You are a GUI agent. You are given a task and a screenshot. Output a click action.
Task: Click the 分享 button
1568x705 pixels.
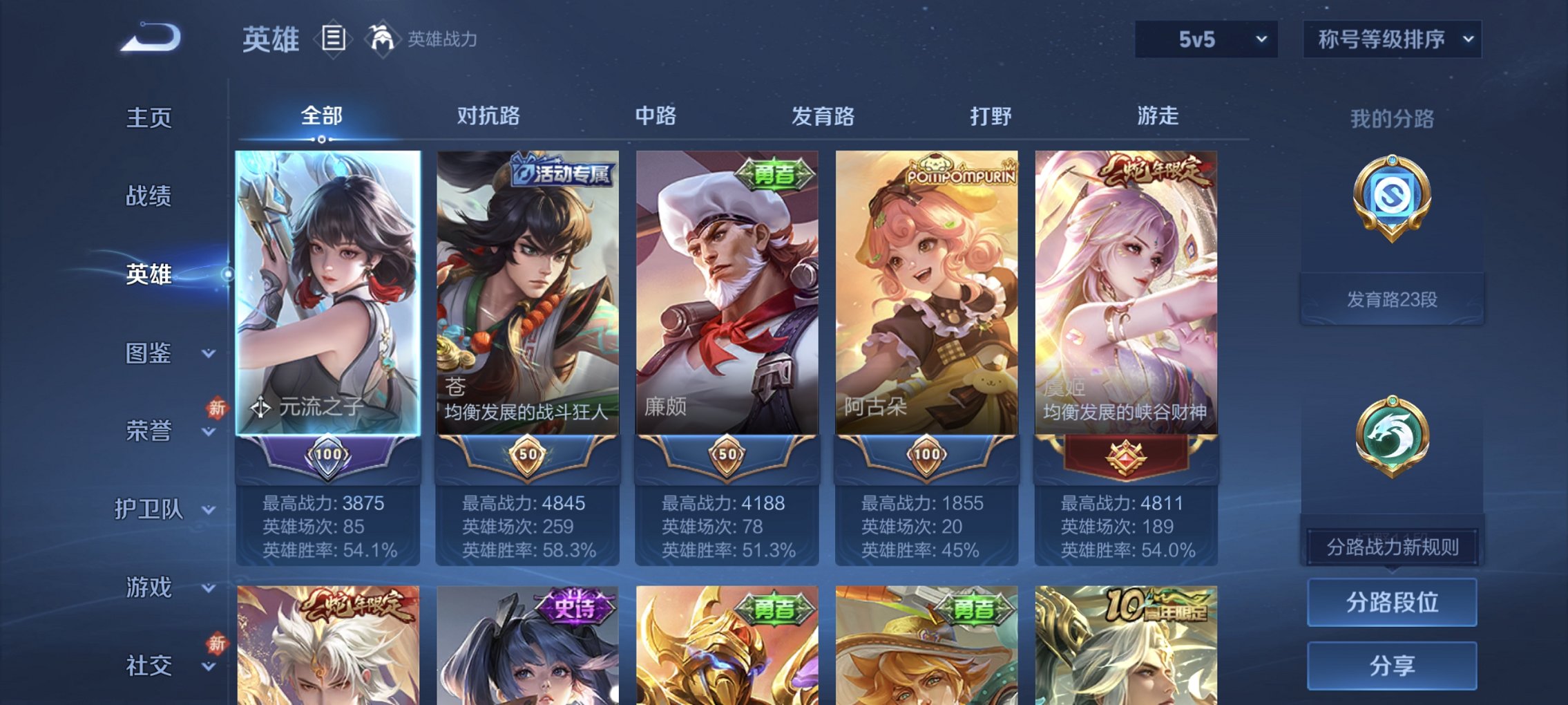point(1391,664)
